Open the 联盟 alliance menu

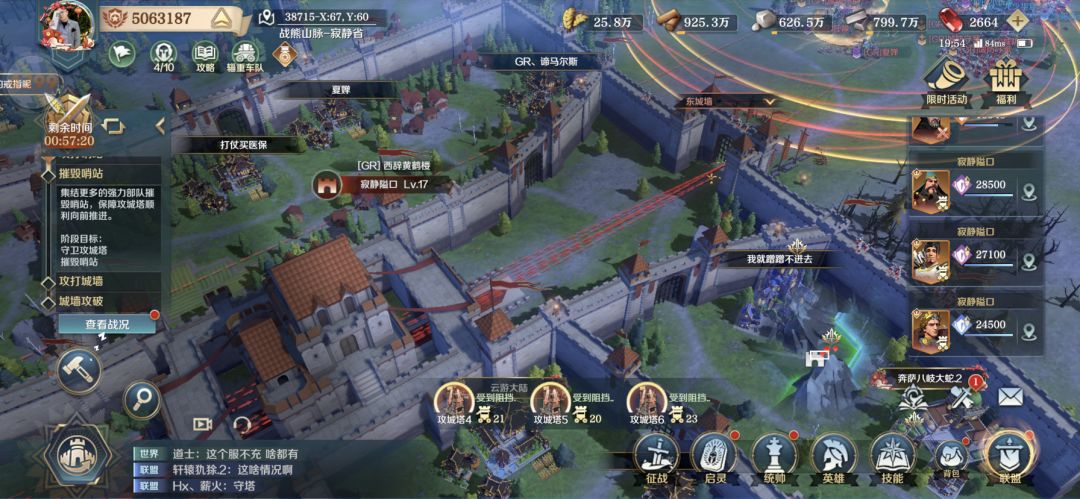[1008, 456]
